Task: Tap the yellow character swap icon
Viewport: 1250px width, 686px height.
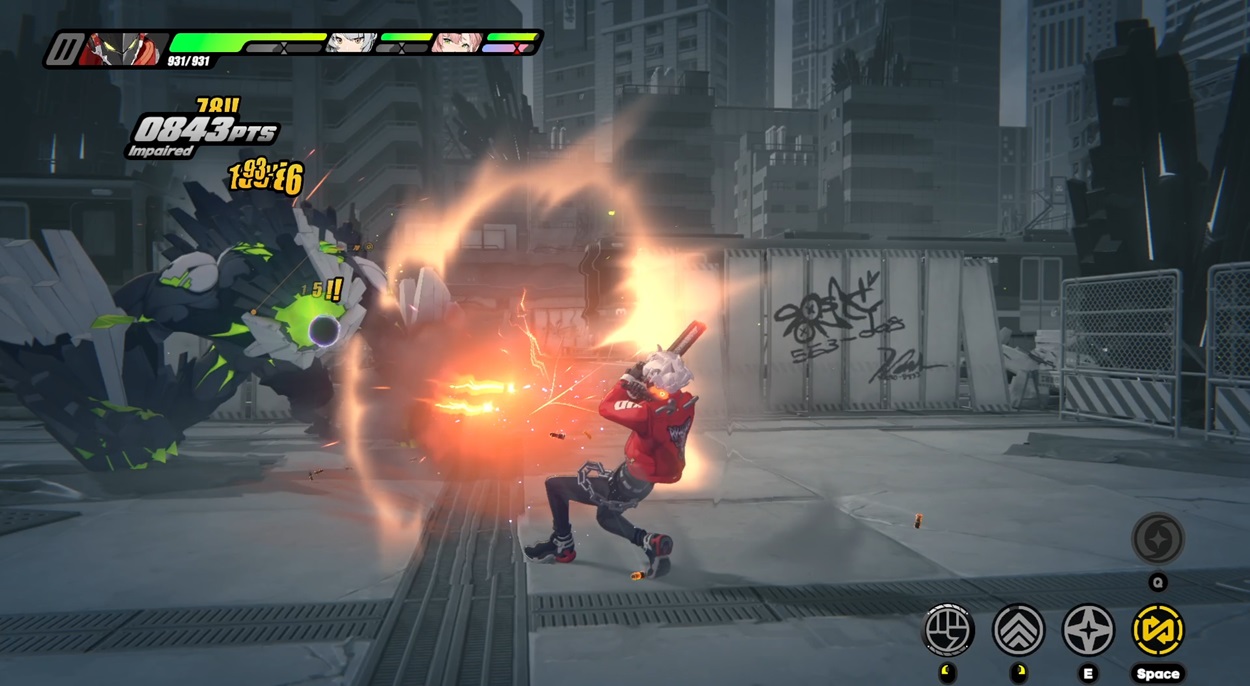Action: pos(1158,630)
